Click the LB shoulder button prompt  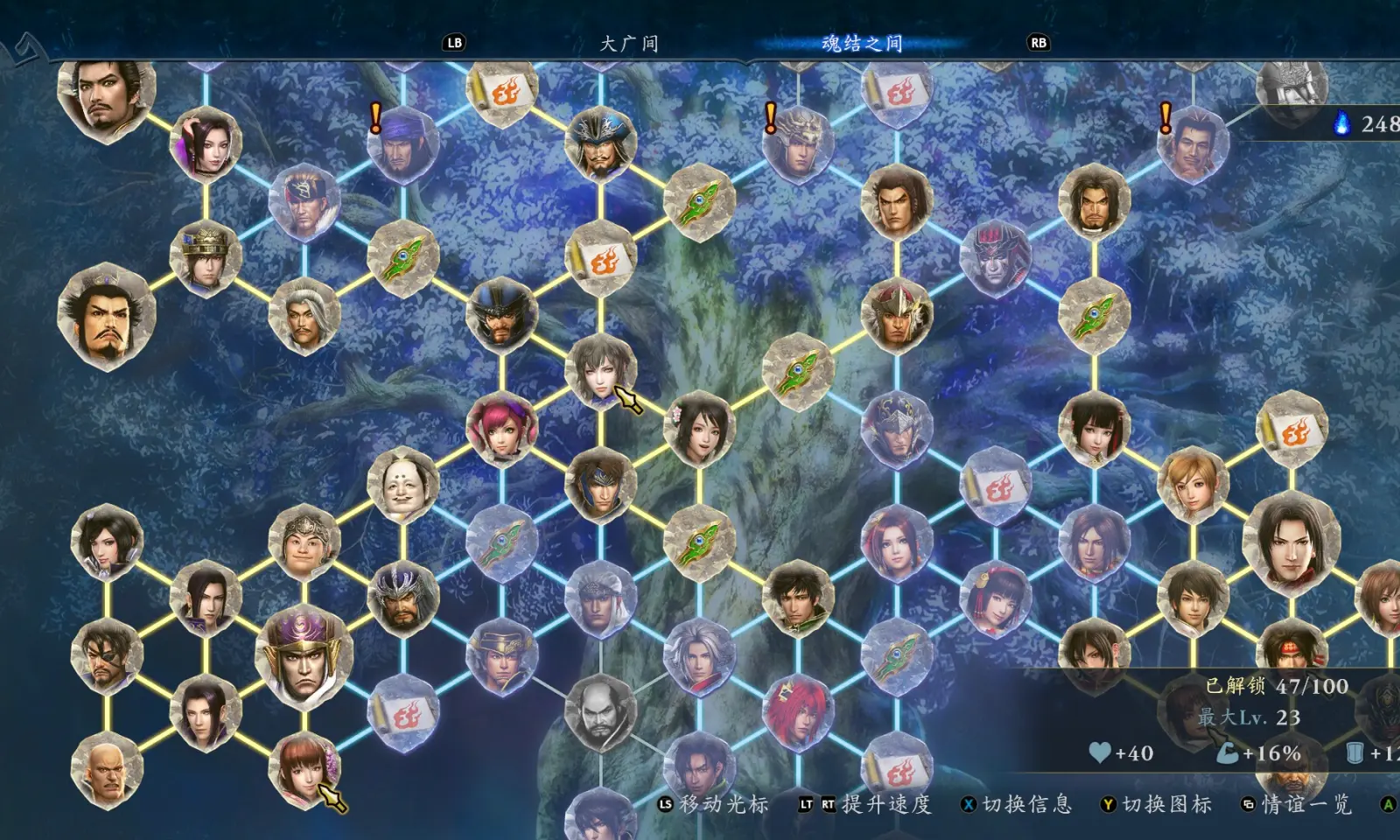[x=455, y=41]
